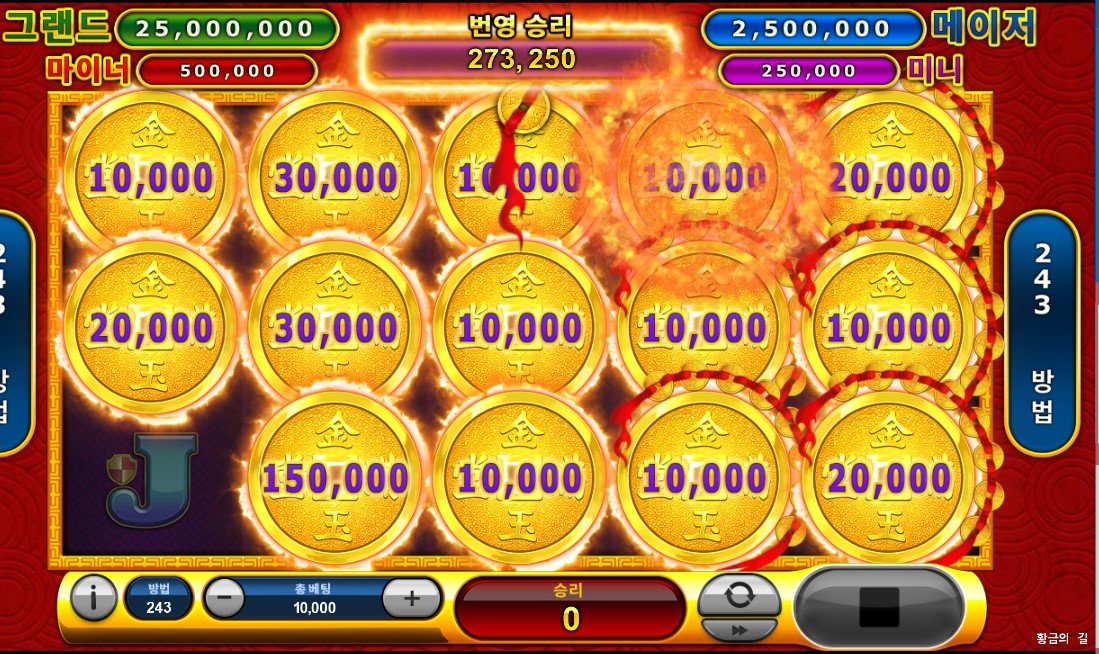Screen dimensions: 1099x654
Task: Open the info (i) paytable button
Action: click(94, 599)
